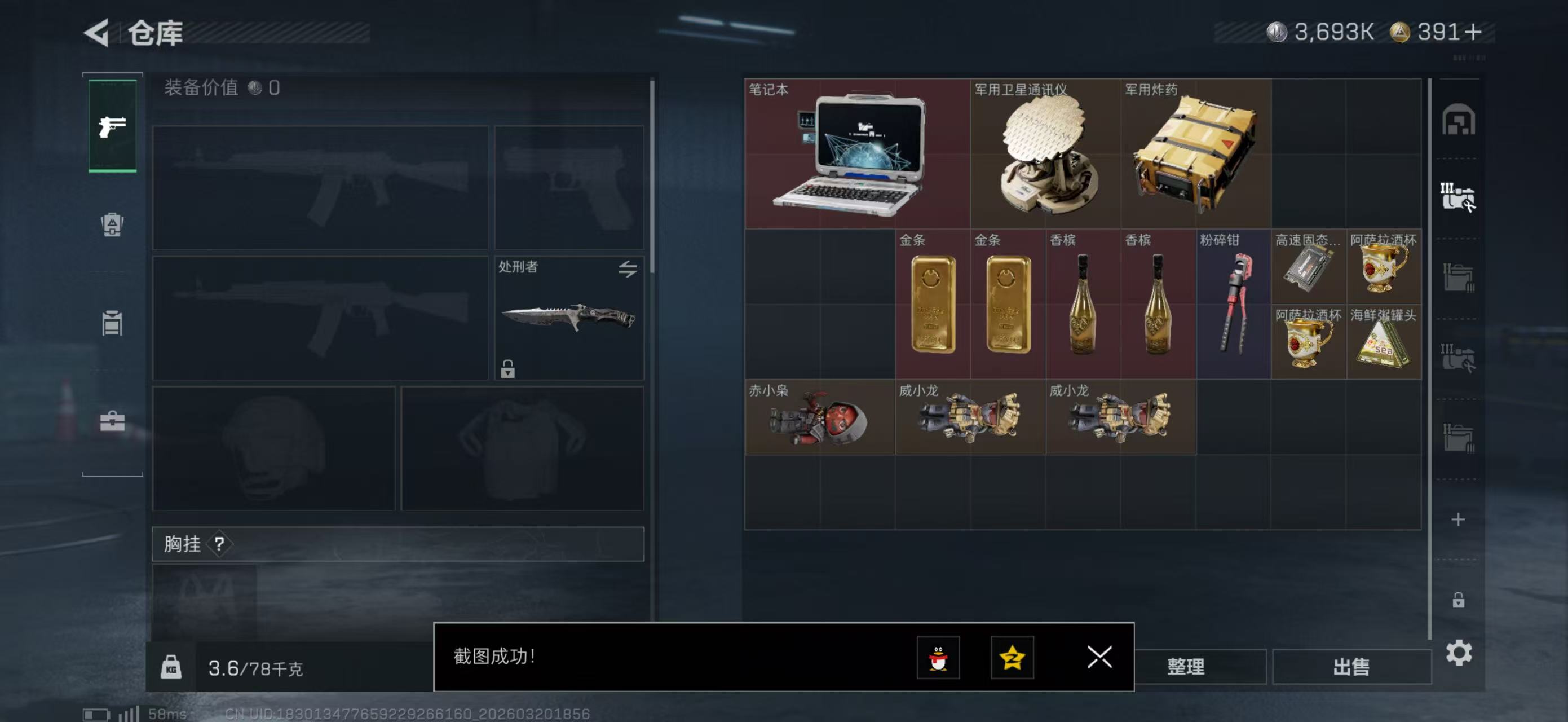Screen dimensions: 1568x722
Task: Close the 截图成功 screenshot notification
Action: 1099,657
